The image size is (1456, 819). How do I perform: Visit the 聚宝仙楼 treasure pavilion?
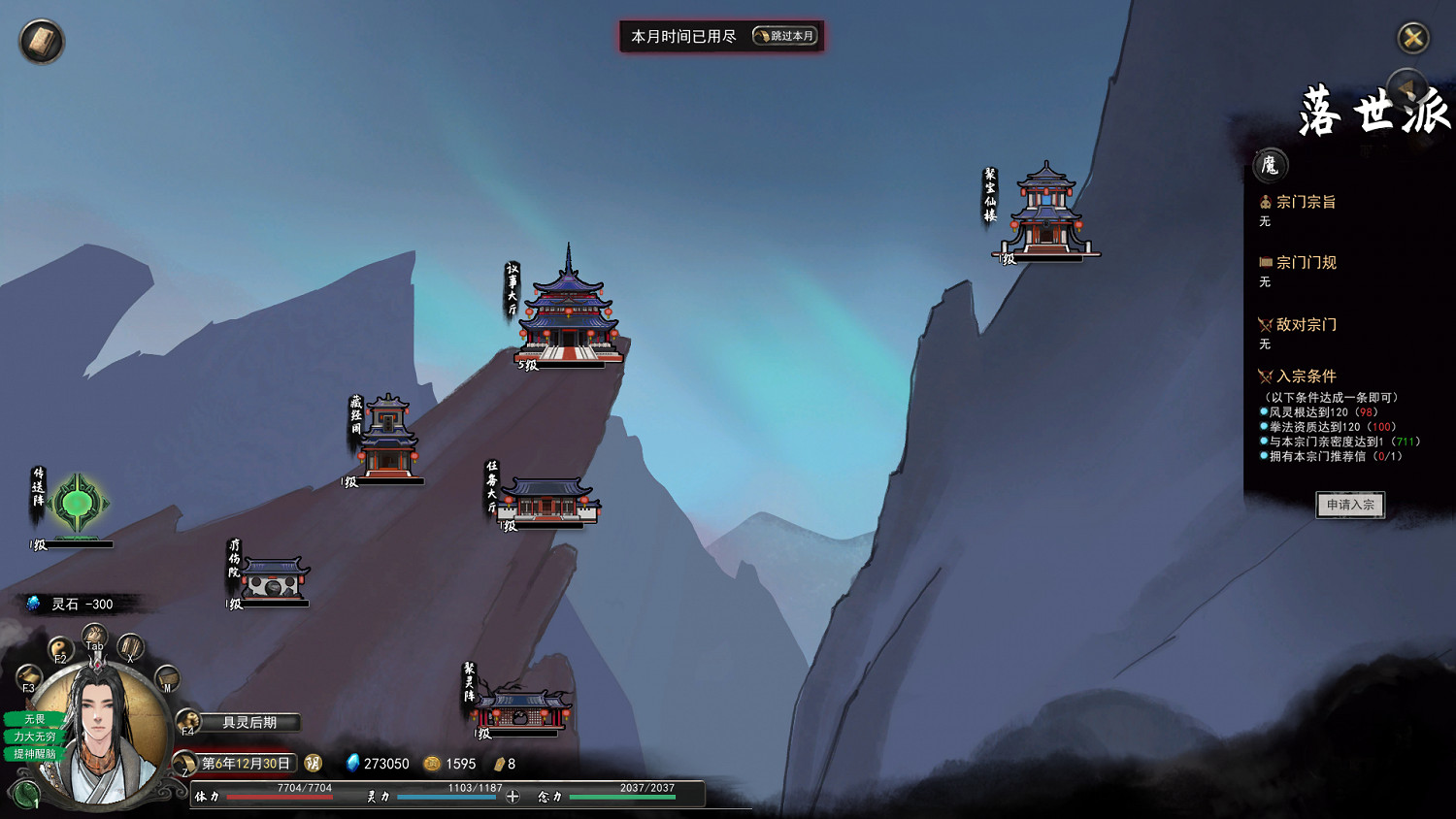point(1046,212)
